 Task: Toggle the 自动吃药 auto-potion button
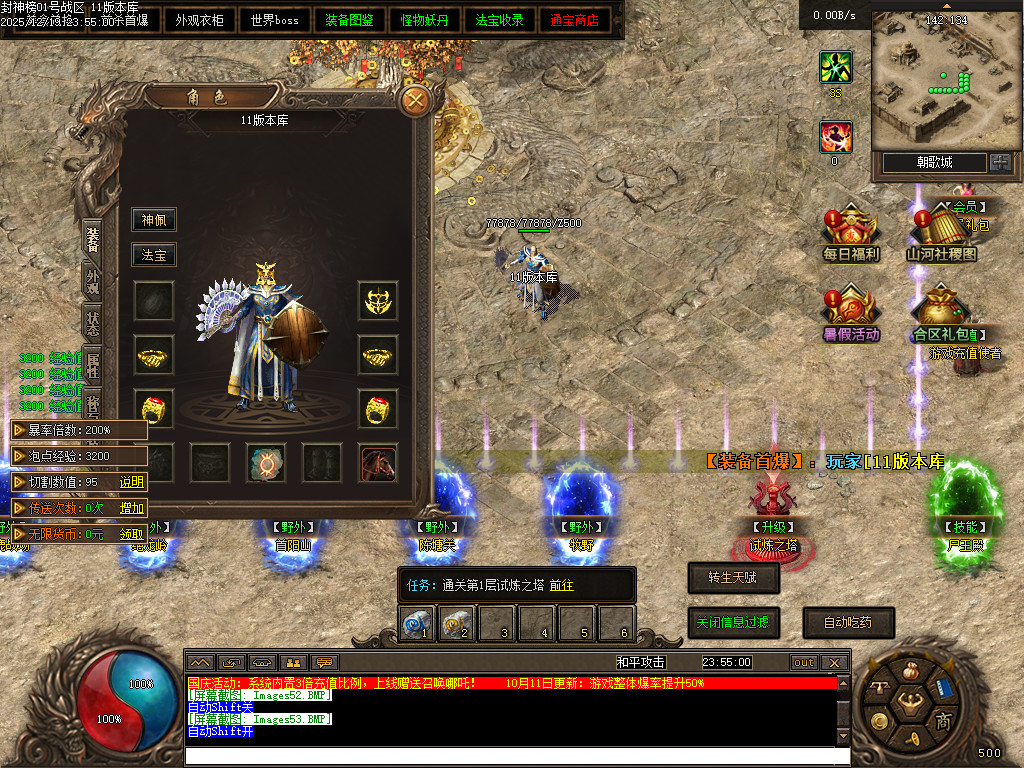pyautogui.click(x=847, y=622)
